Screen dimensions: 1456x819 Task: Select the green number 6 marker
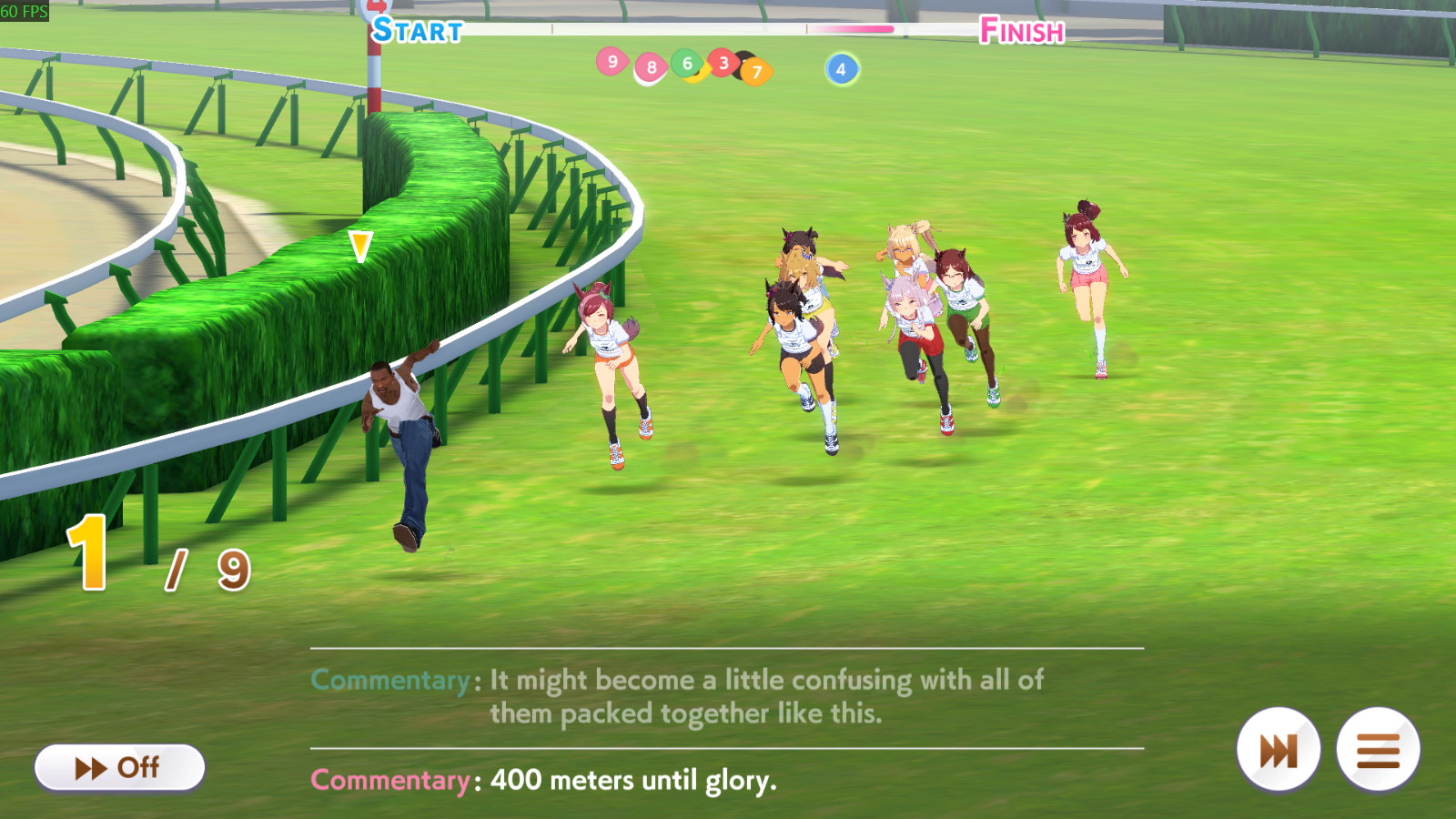(685, 64)
